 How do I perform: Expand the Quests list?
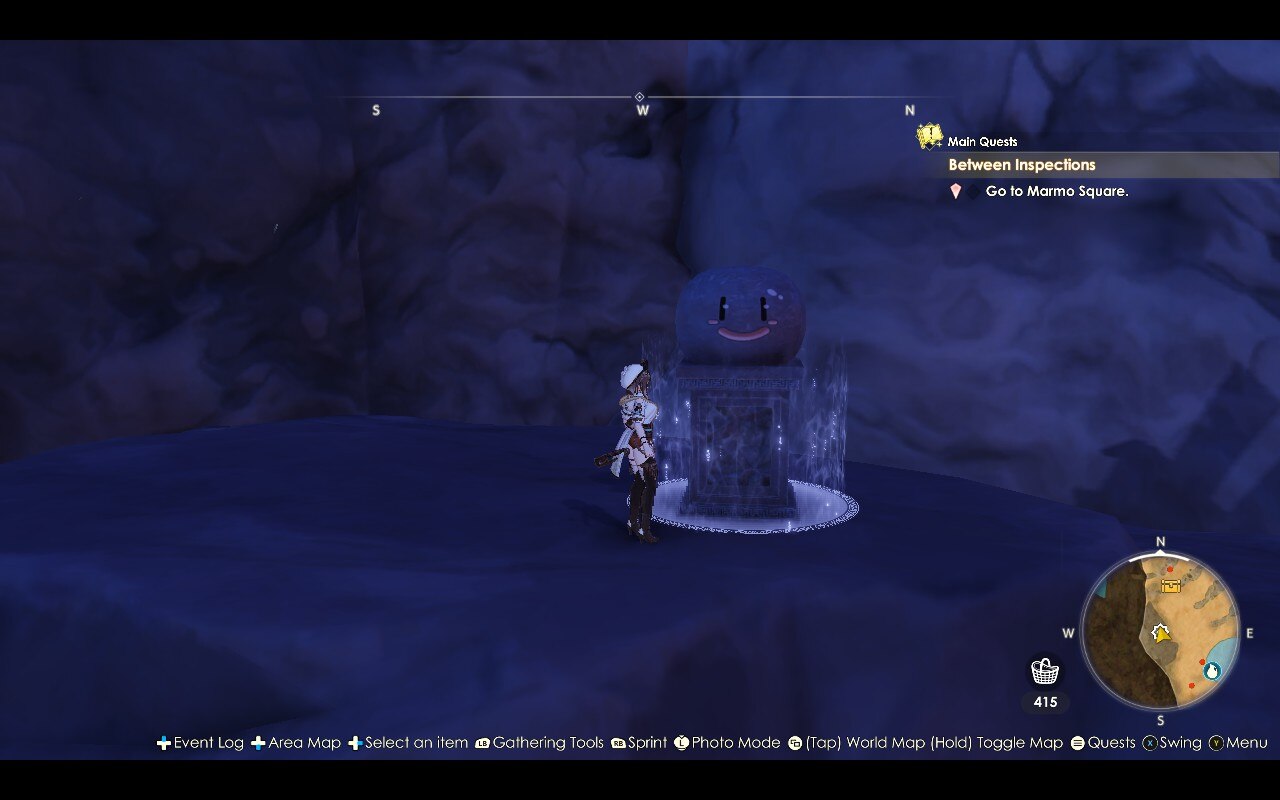click(1078, 743)
